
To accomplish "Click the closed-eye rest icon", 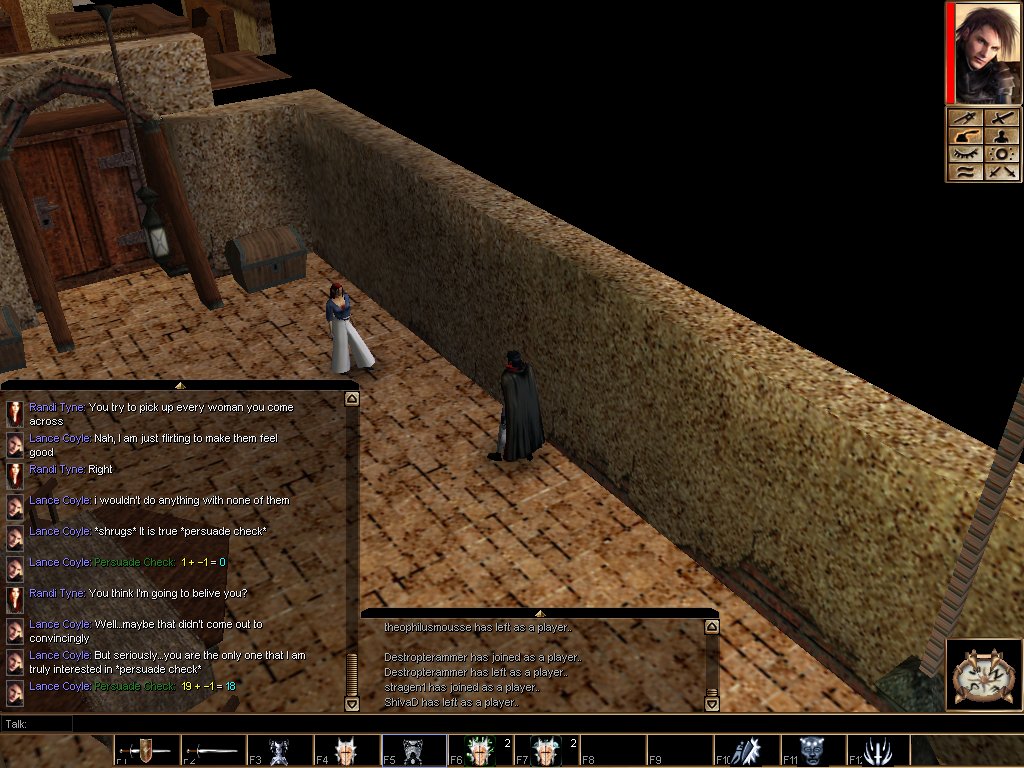I will tap(965, 154).
